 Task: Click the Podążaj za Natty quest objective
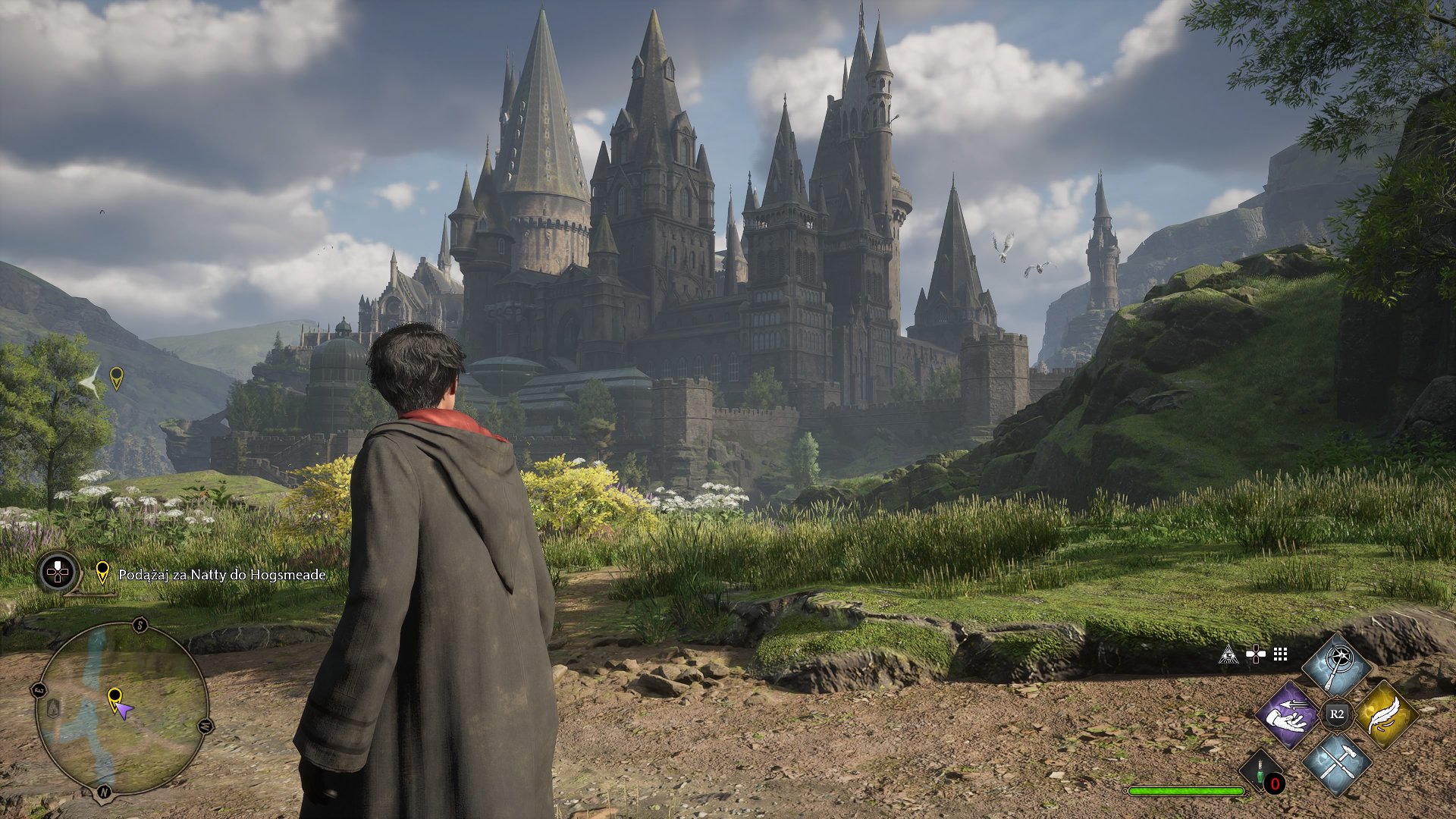[x=221, y=575]
